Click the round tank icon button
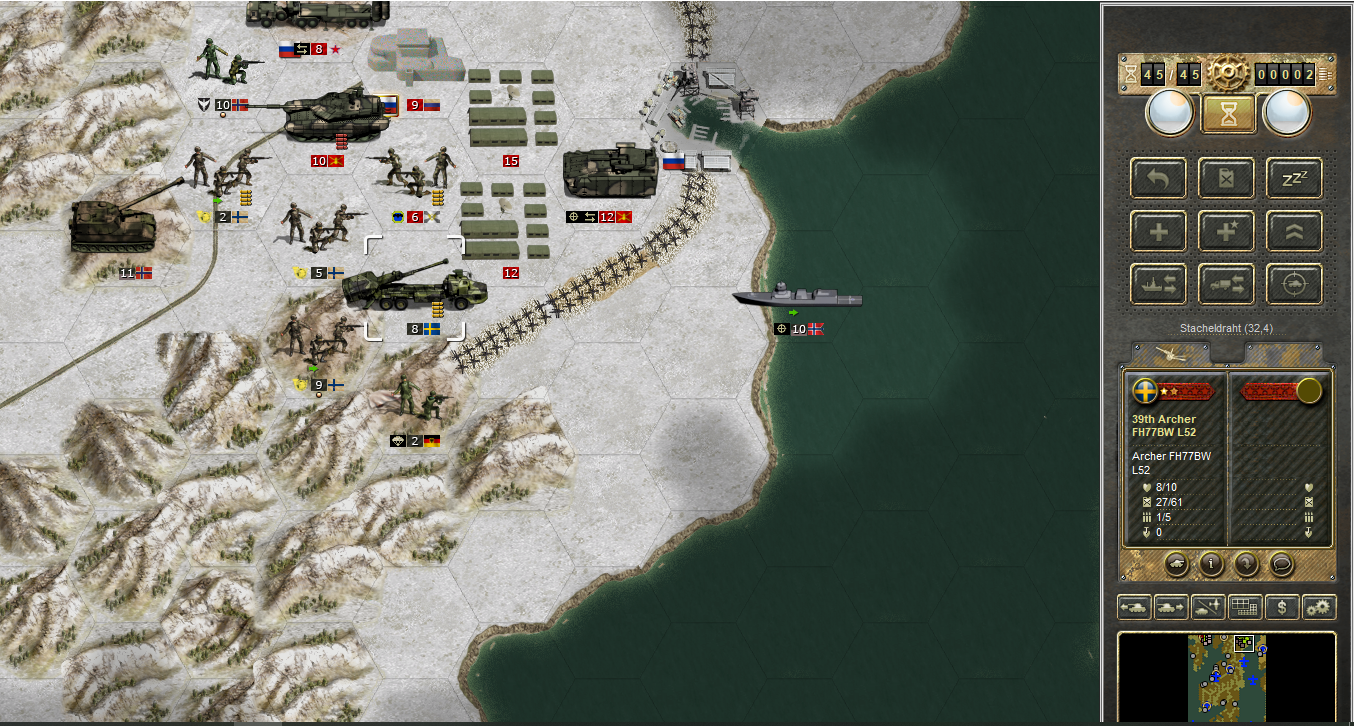1354x726 pixels. 1176,564
